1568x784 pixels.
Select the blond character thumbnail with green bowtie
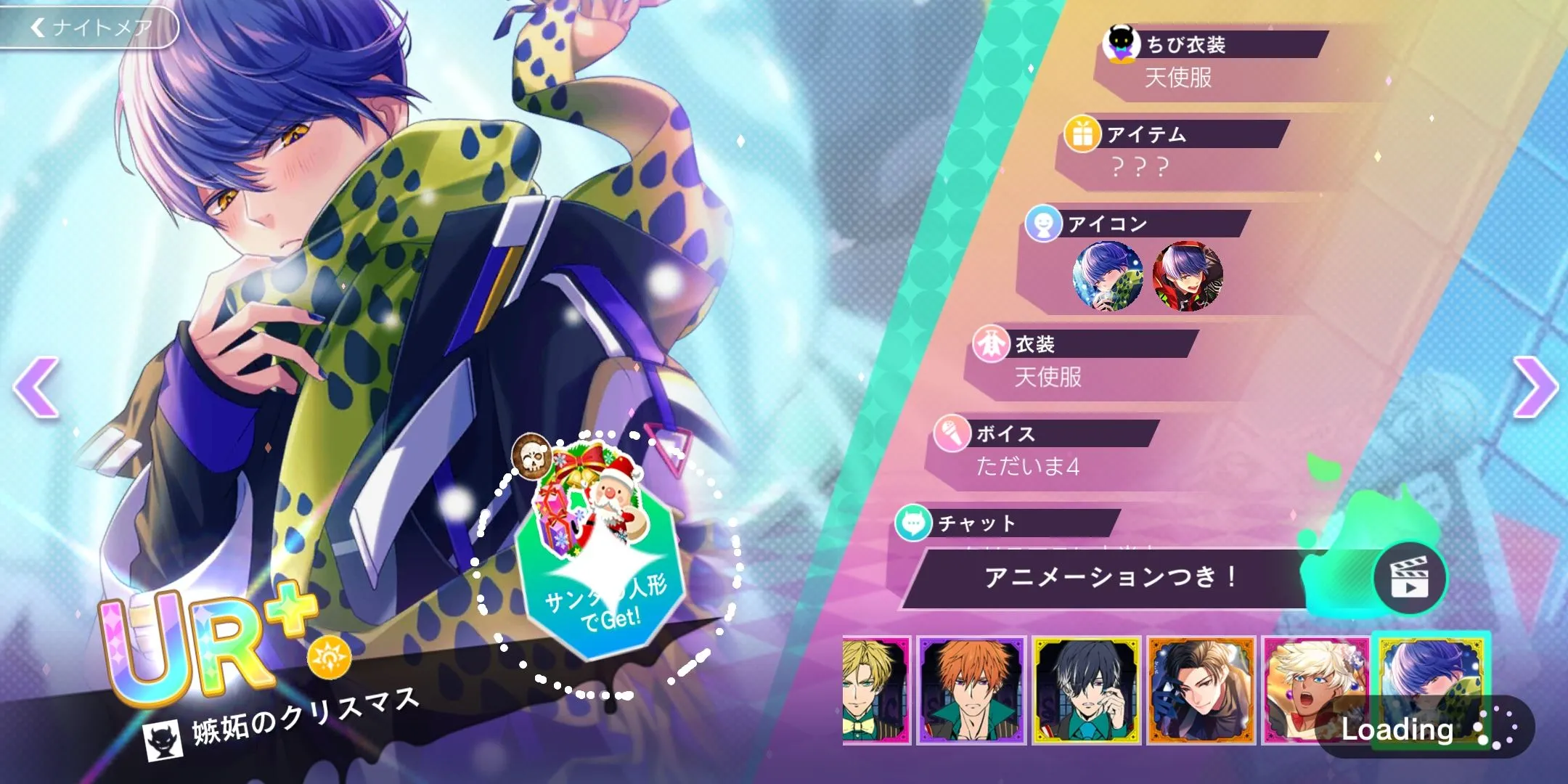[875, 690]
